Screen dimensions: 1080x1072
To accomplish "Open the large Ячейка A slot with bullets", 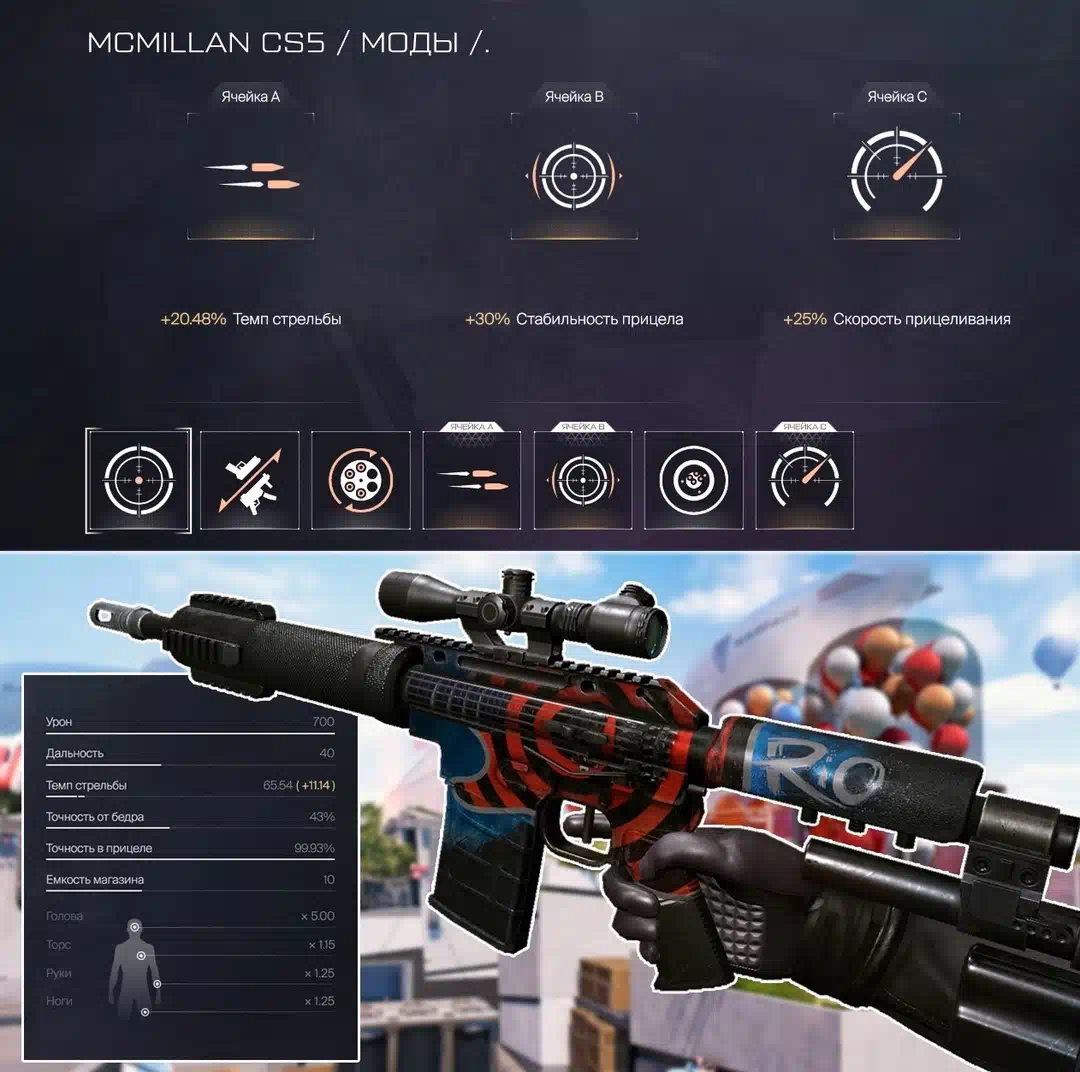I will tap(251, 176).
